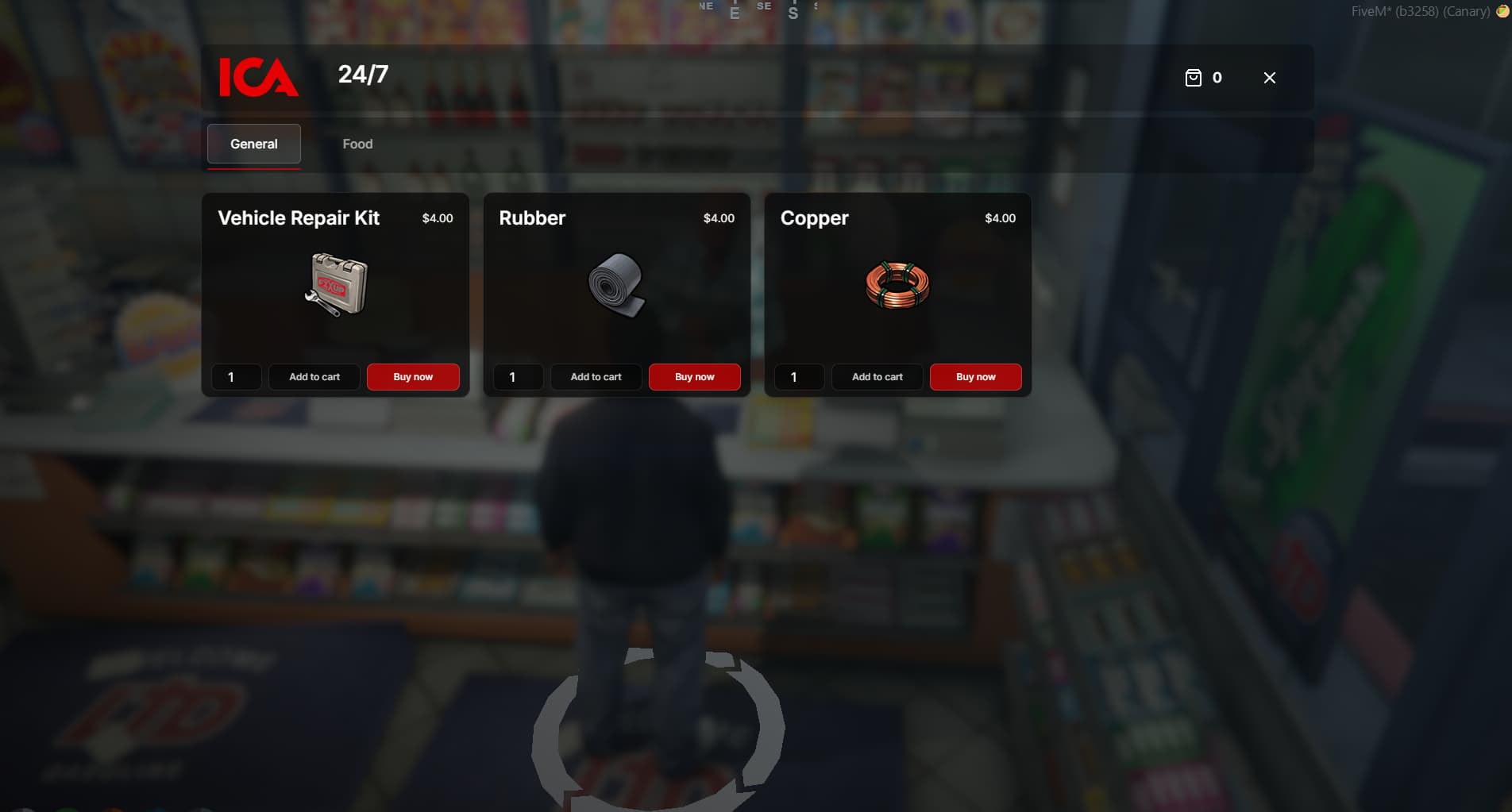Open the shopping cart bag icon

click(x=1193, y=77)
